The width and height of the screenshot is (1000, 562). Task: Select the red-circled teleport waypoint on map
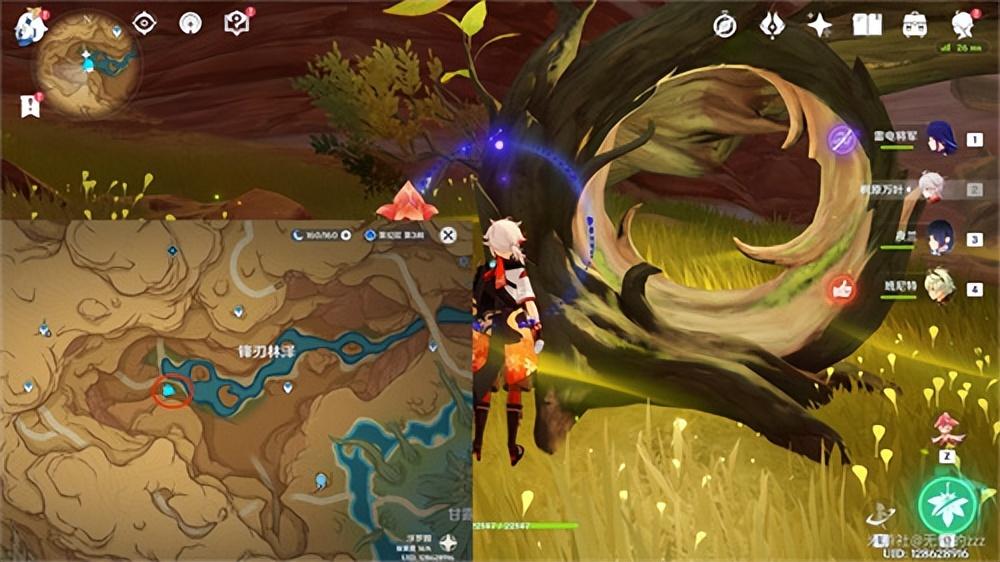pos(172,391)
